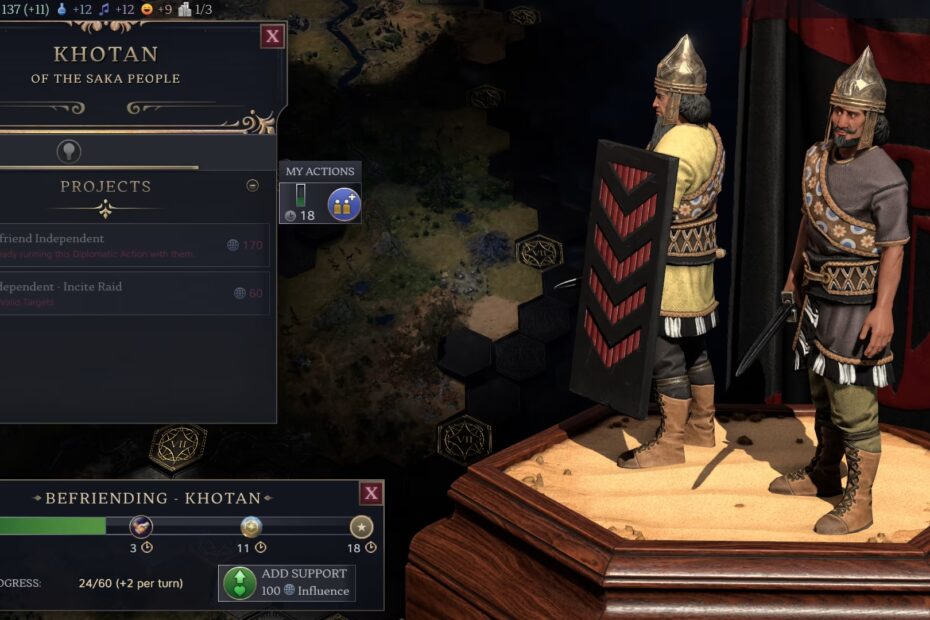Close the Khotan independent power panel
The height and width of the screenshot is (620, 930).
272,37
